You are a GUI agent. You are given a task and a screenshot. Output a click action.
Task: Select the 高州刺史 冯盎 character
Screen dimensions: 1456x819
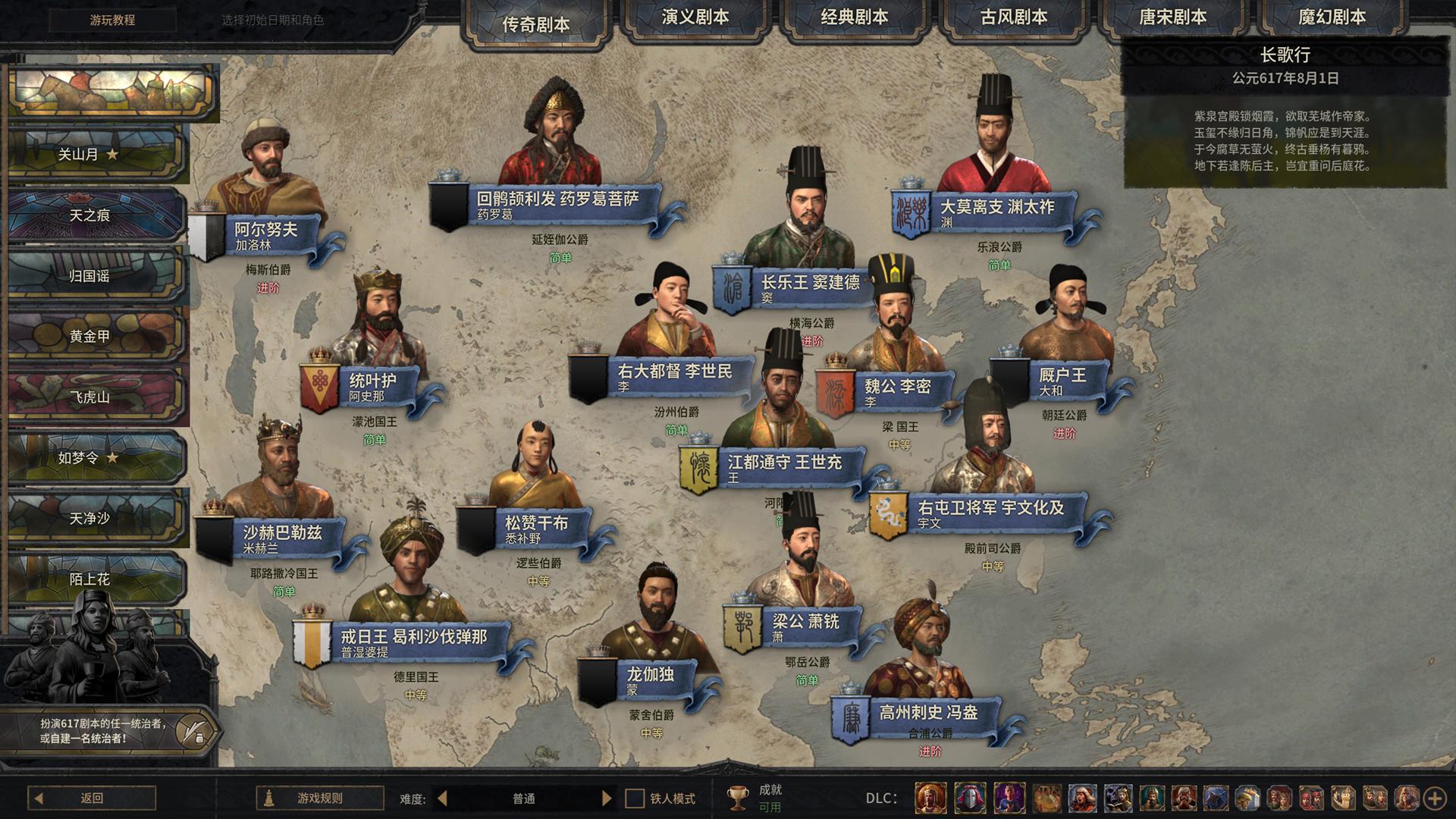point(927,713)
